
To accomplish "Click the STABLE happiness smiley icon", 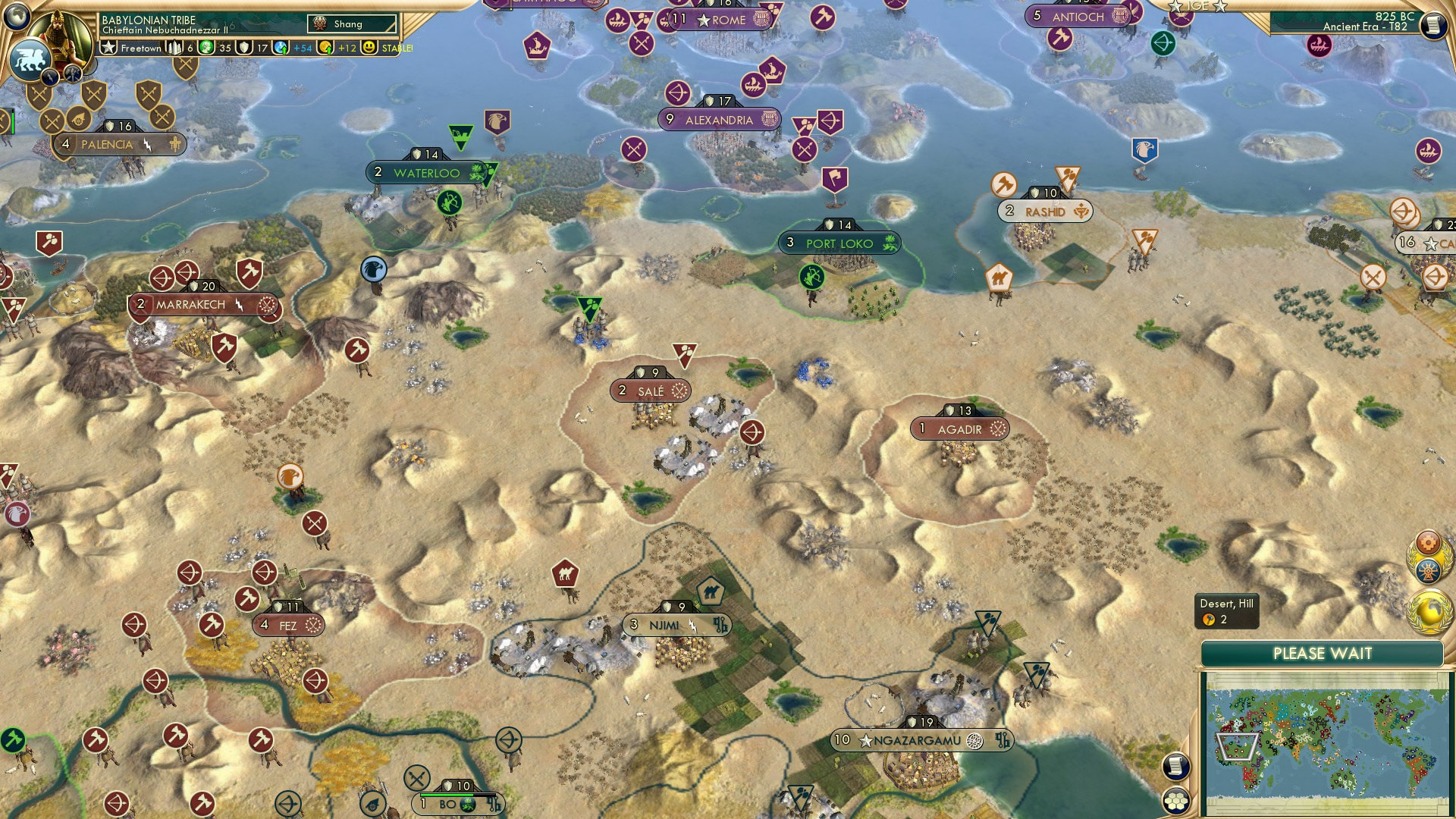I will (369, 48).
